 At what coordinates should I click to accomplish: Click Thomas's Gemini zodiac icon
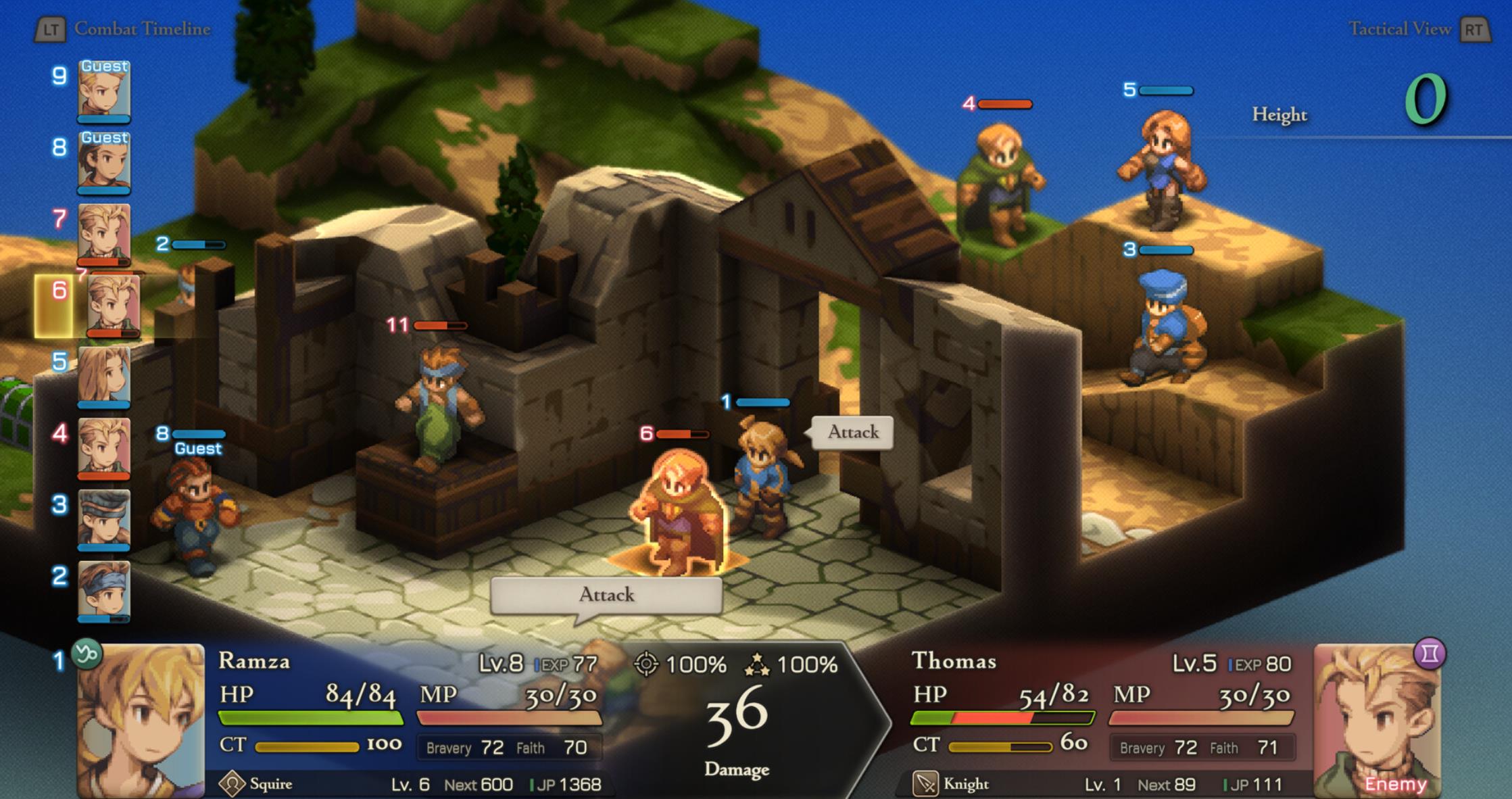1429,654
